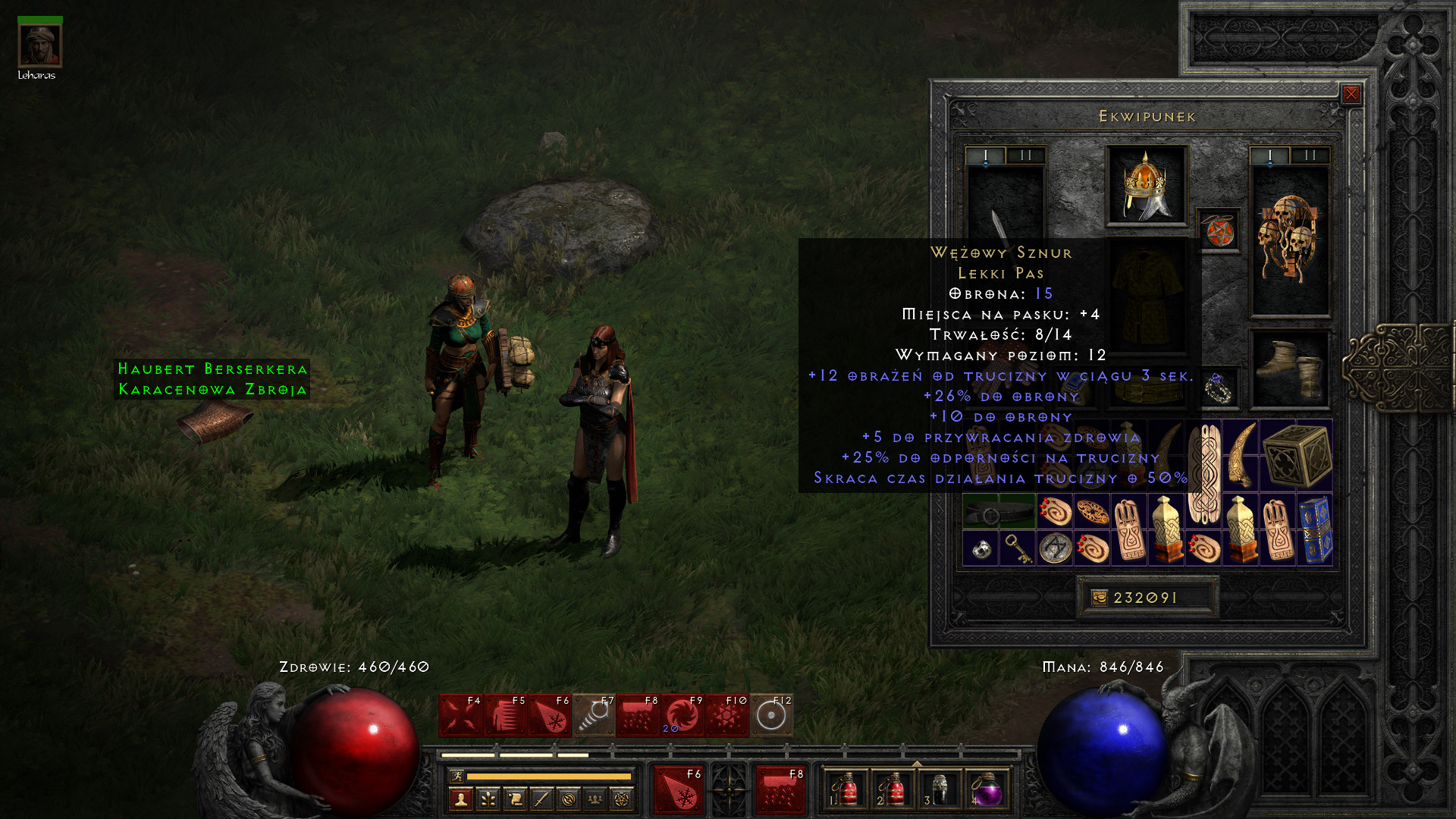Screen dimensions: 1456x819
Task: Open the character screen button
Action: pyautogui.click(x=460, y=799)
